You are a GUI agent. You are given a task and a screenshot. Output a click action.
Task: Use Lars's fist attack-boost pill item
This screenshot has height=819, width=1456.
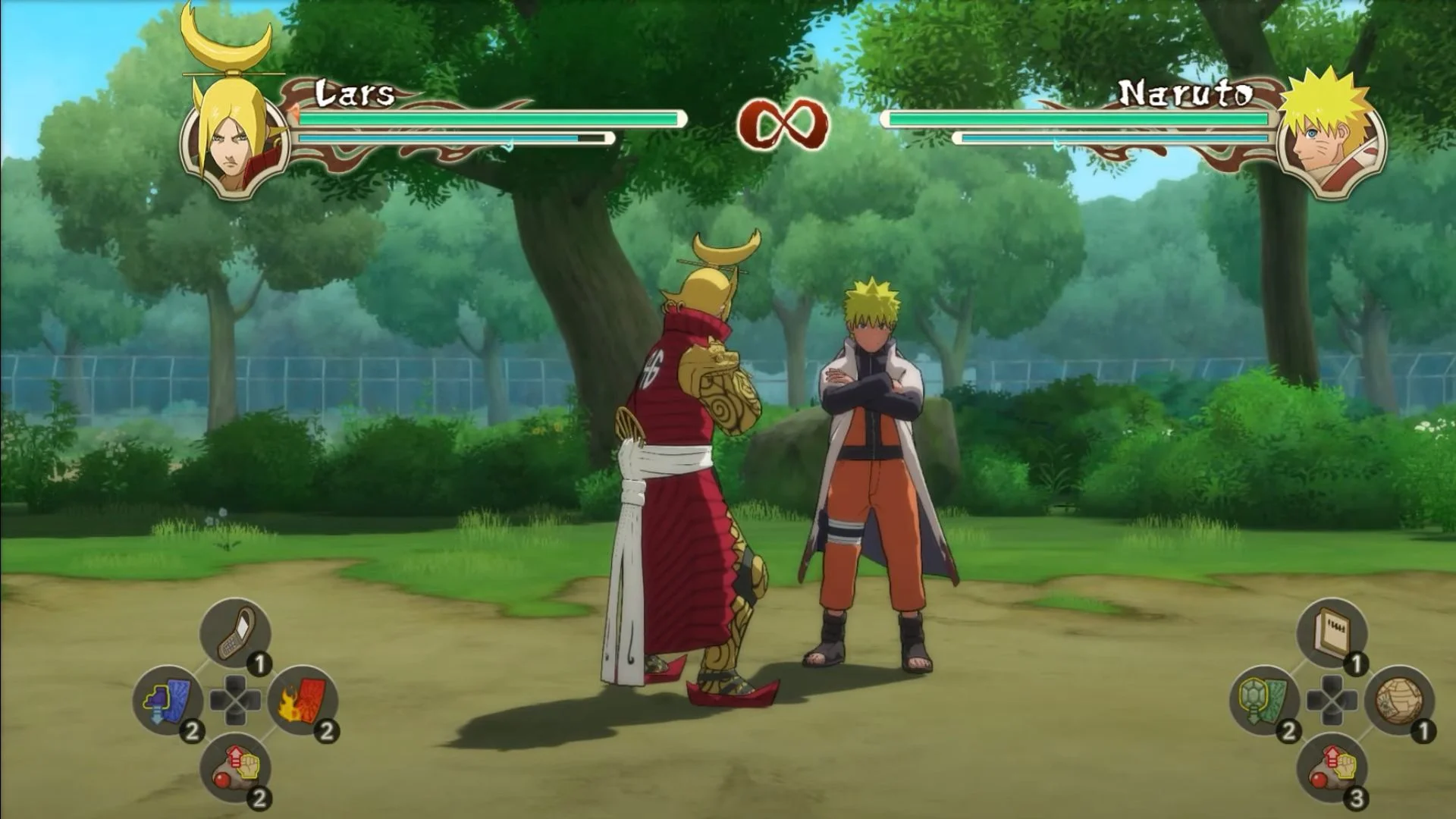point(235,767)
